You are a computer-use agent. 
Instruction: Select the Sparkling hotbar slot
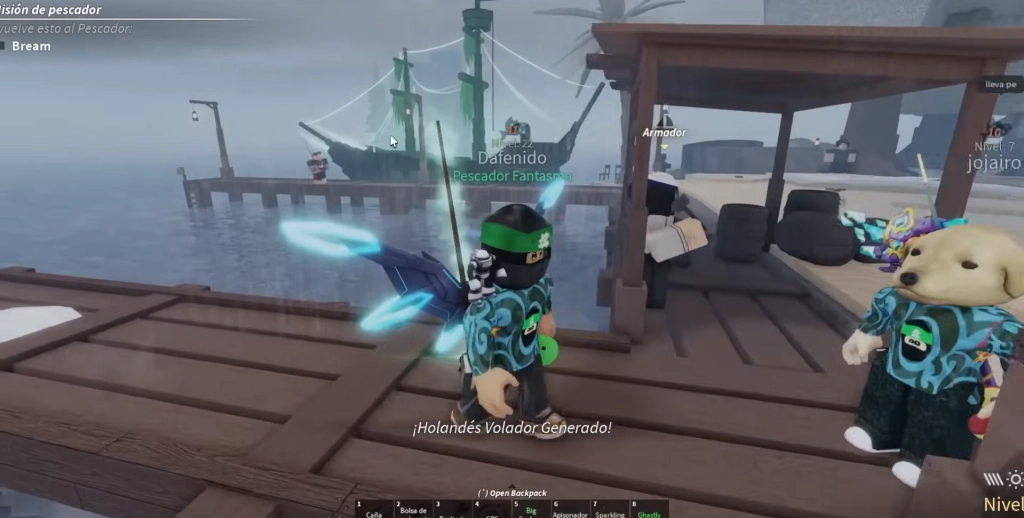pyautogui.click(x=609, y=510)
